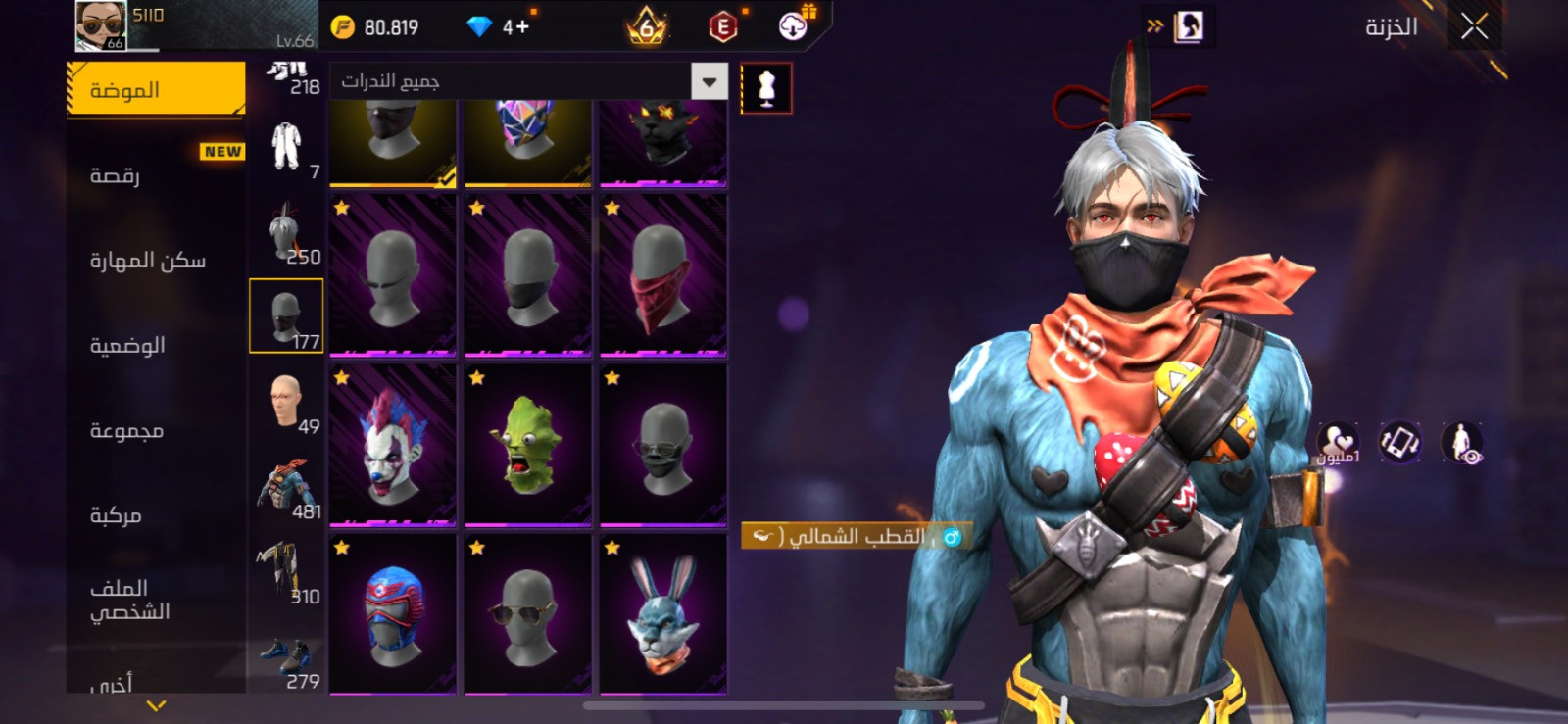The image size is (1568, 724).
Task: Go to the مجموعة collection tab
Action: tap(156, 430)
